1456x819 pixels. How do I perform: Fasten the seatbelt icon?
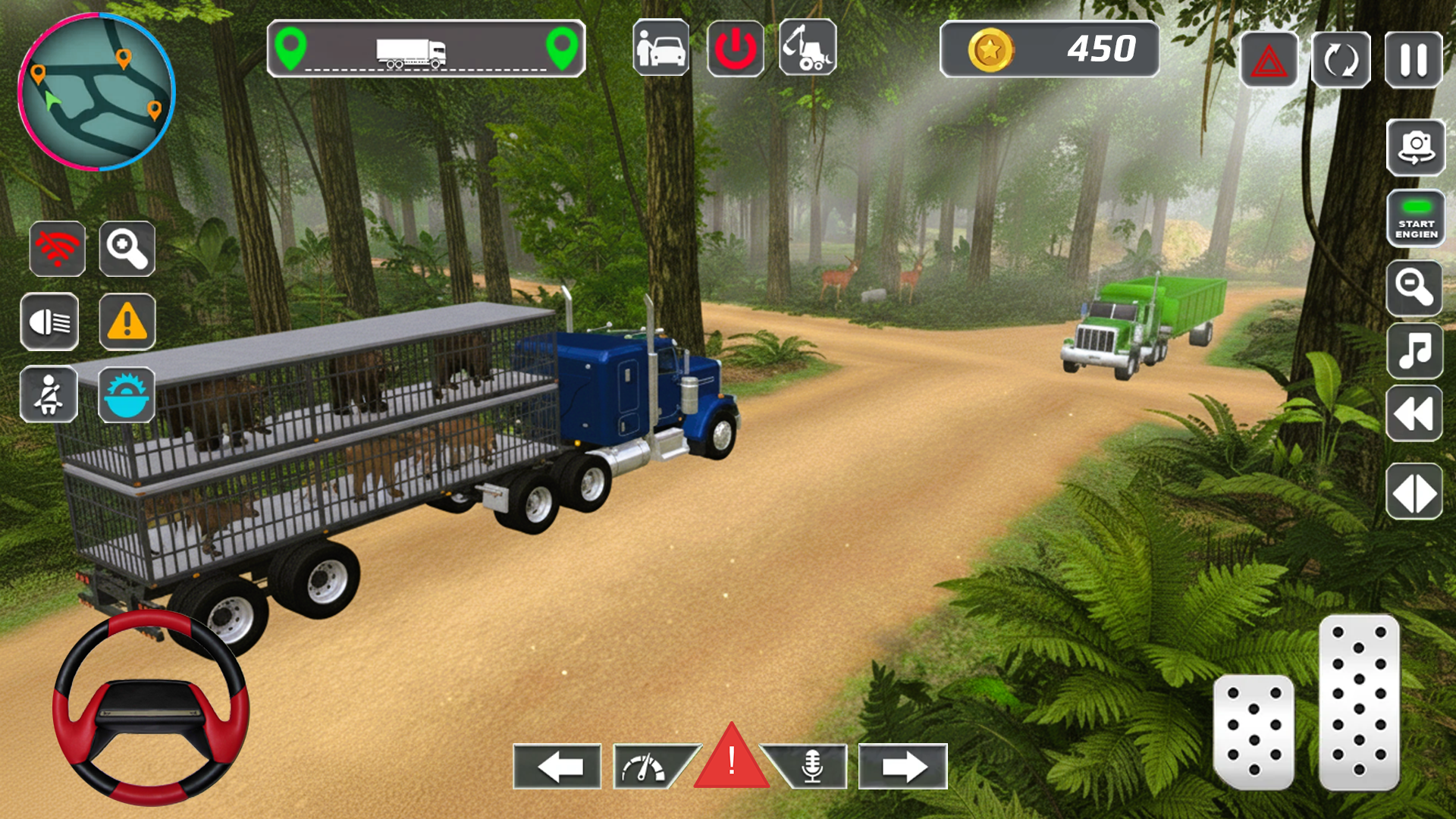[x=49, y=394]
